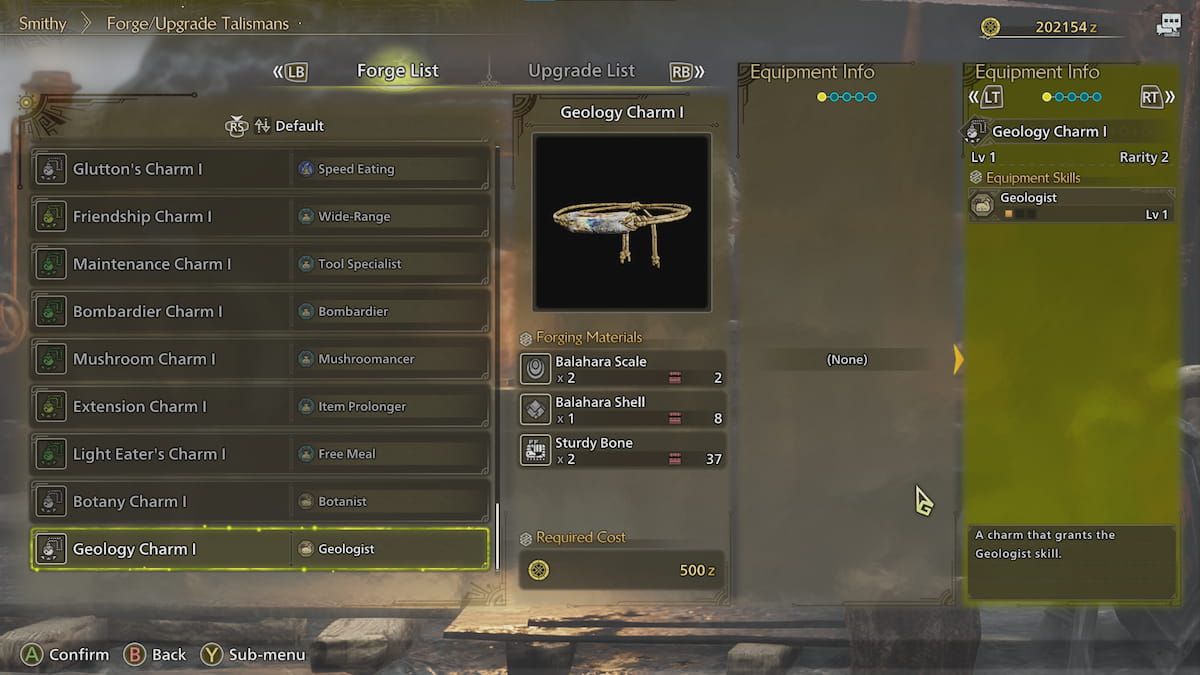The width and height of the screenshot is (1200, 675).
Task: Select the Maintenance Charm I row
Action: pos(260,264)
